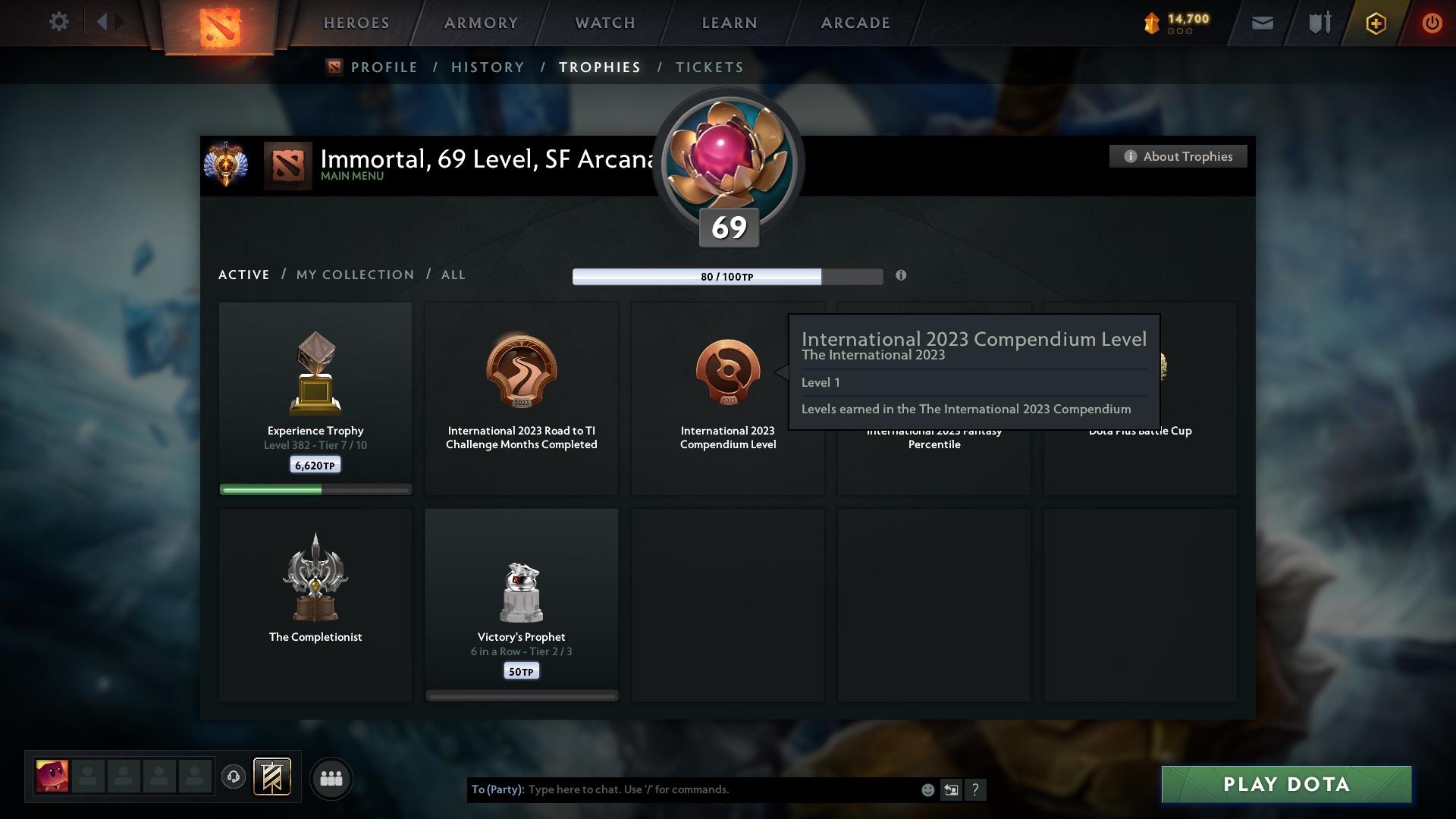Switch to the MY COLLECTION tab
Viewport: 1456px width, 819px height.
point(354,275)
